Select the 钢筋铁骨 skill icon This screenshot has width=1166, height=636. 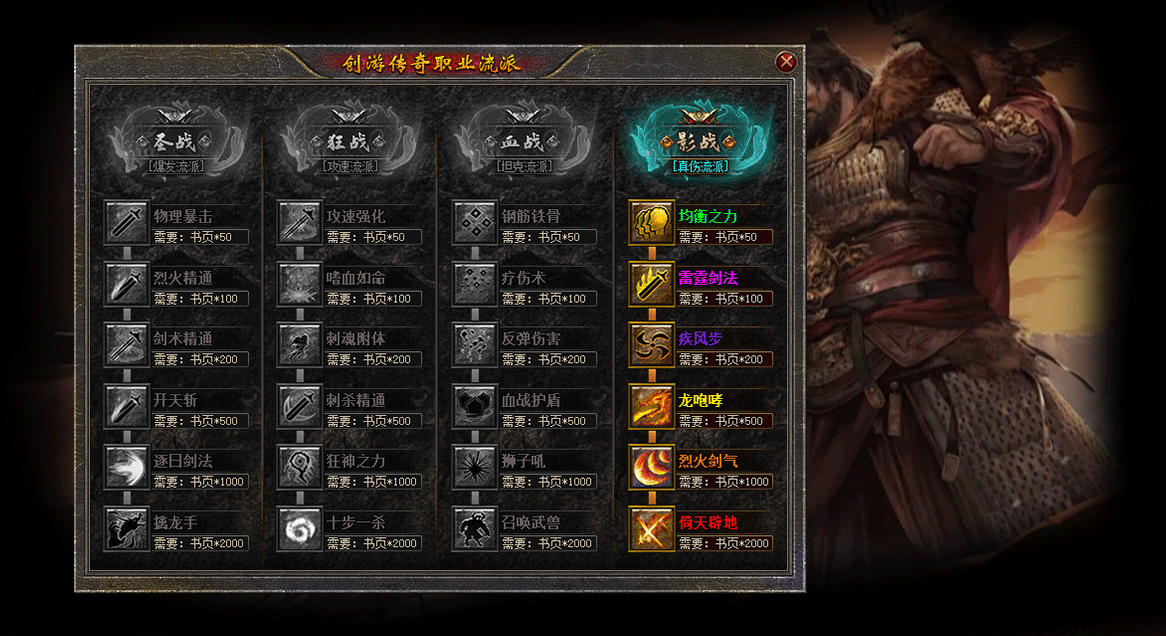coord(475,223)
